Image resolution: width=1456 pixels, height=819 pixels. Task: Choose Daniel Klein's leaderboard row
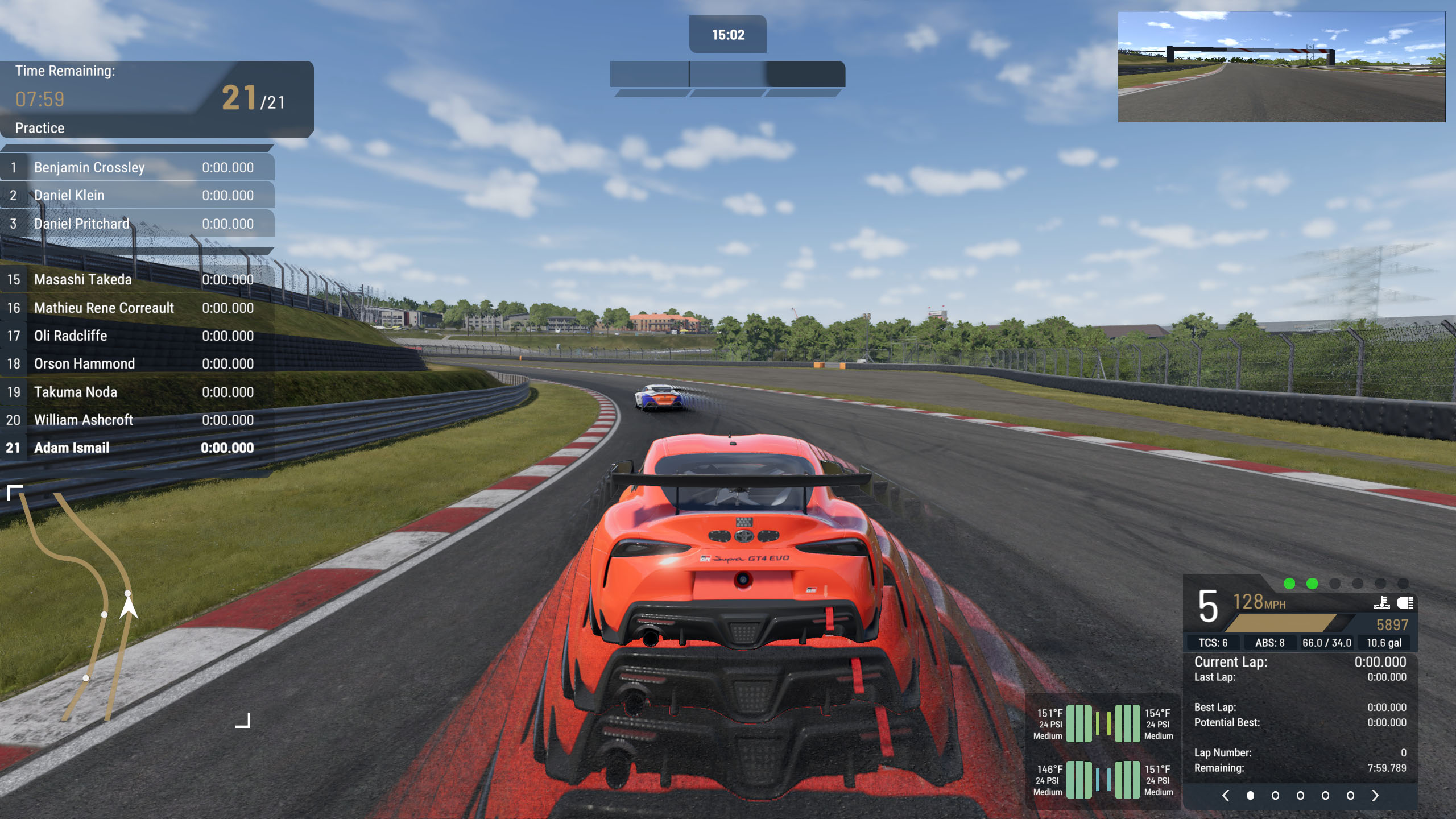137,196
